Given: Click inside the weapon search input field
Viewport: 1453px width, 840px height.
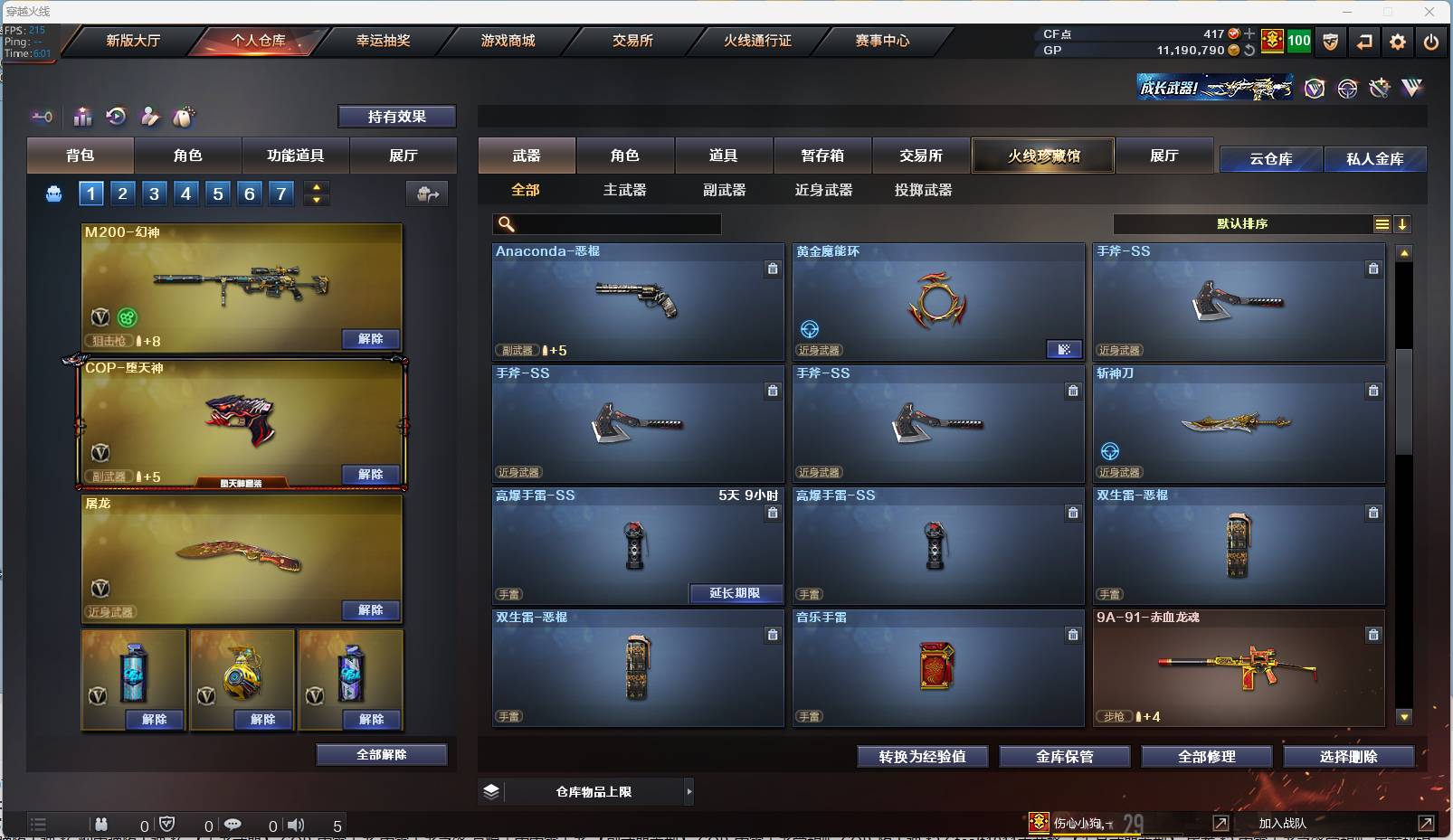Looking at the screenshot, I should click(x=615, y=223).
